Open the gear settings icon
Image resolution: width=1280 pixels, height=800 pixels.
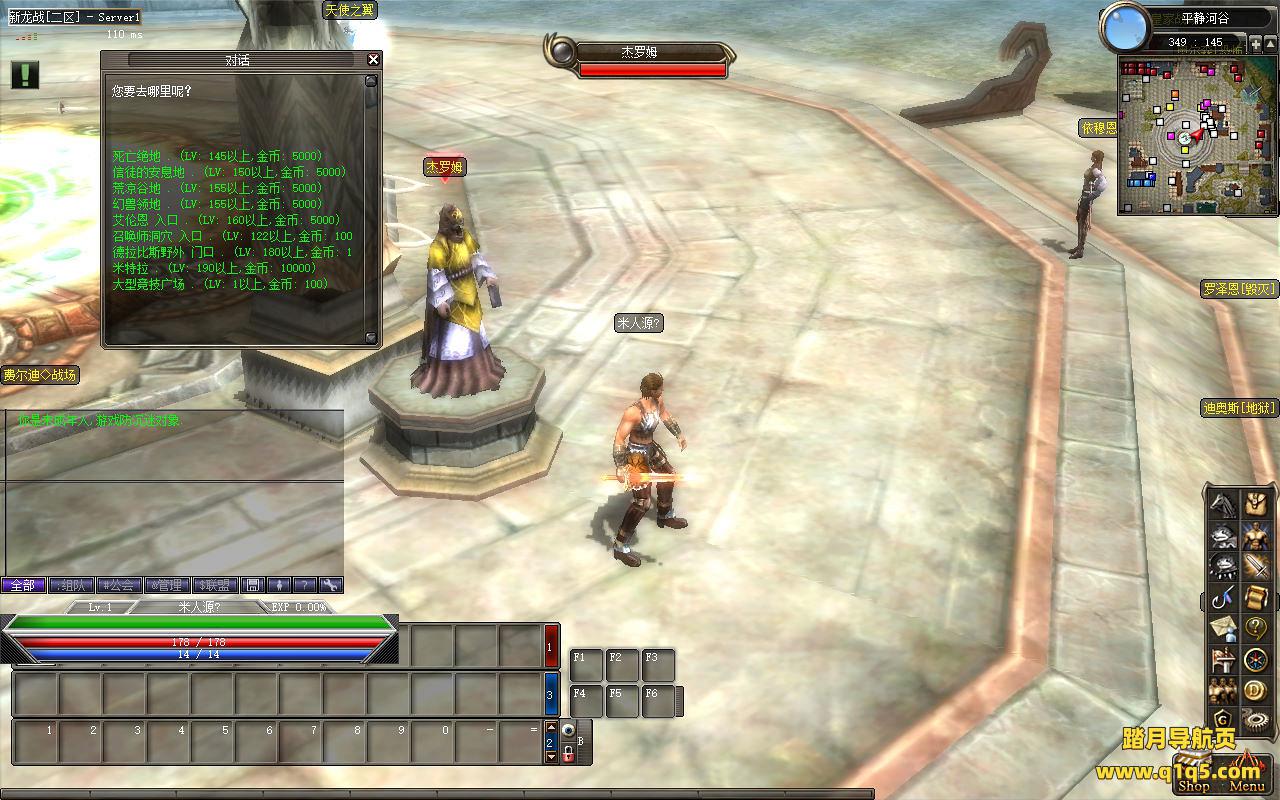pos(1255,719)
